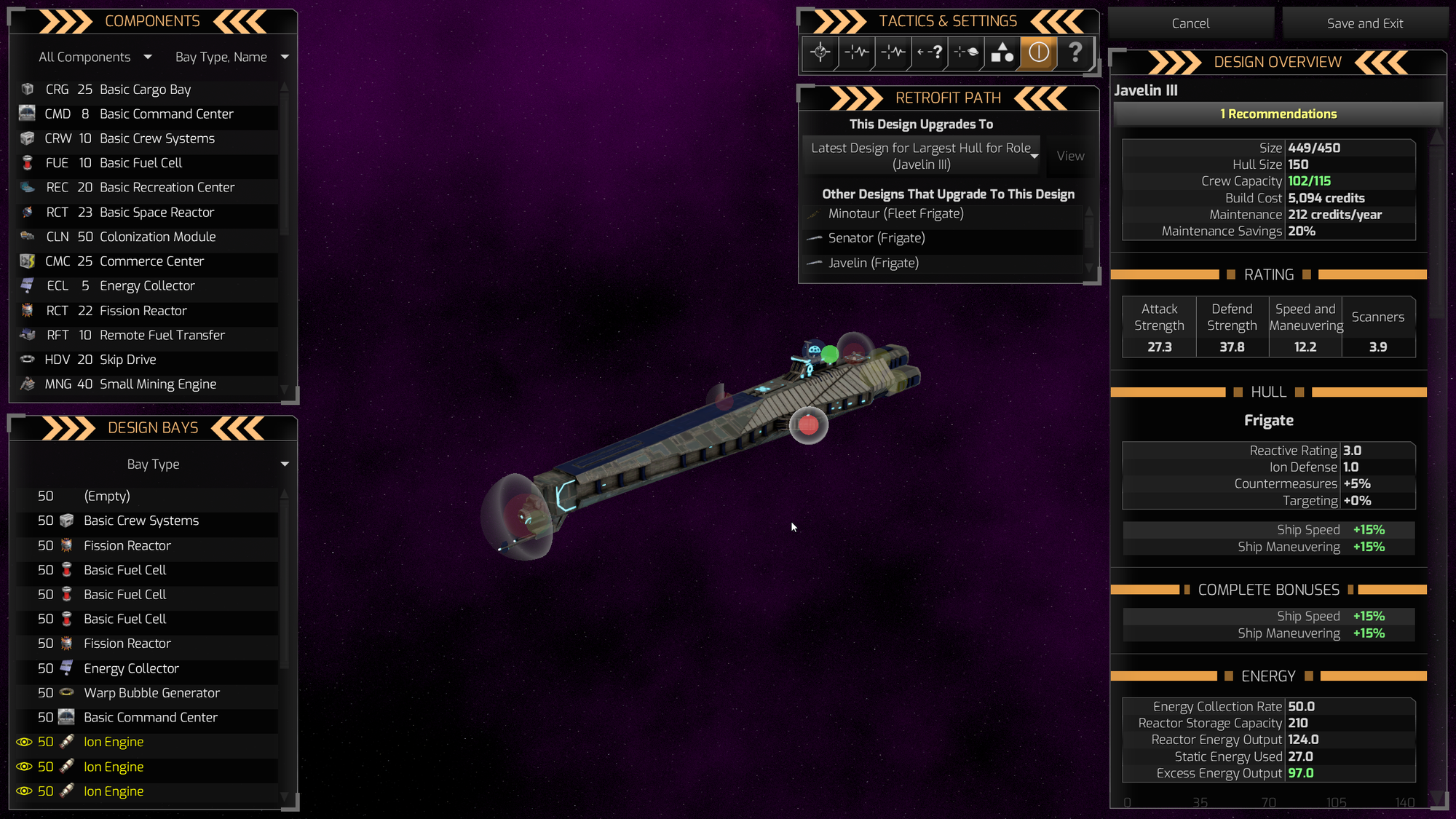
Task: Open the Bay Type, Name sort dropdown
Action: [231, 57]
